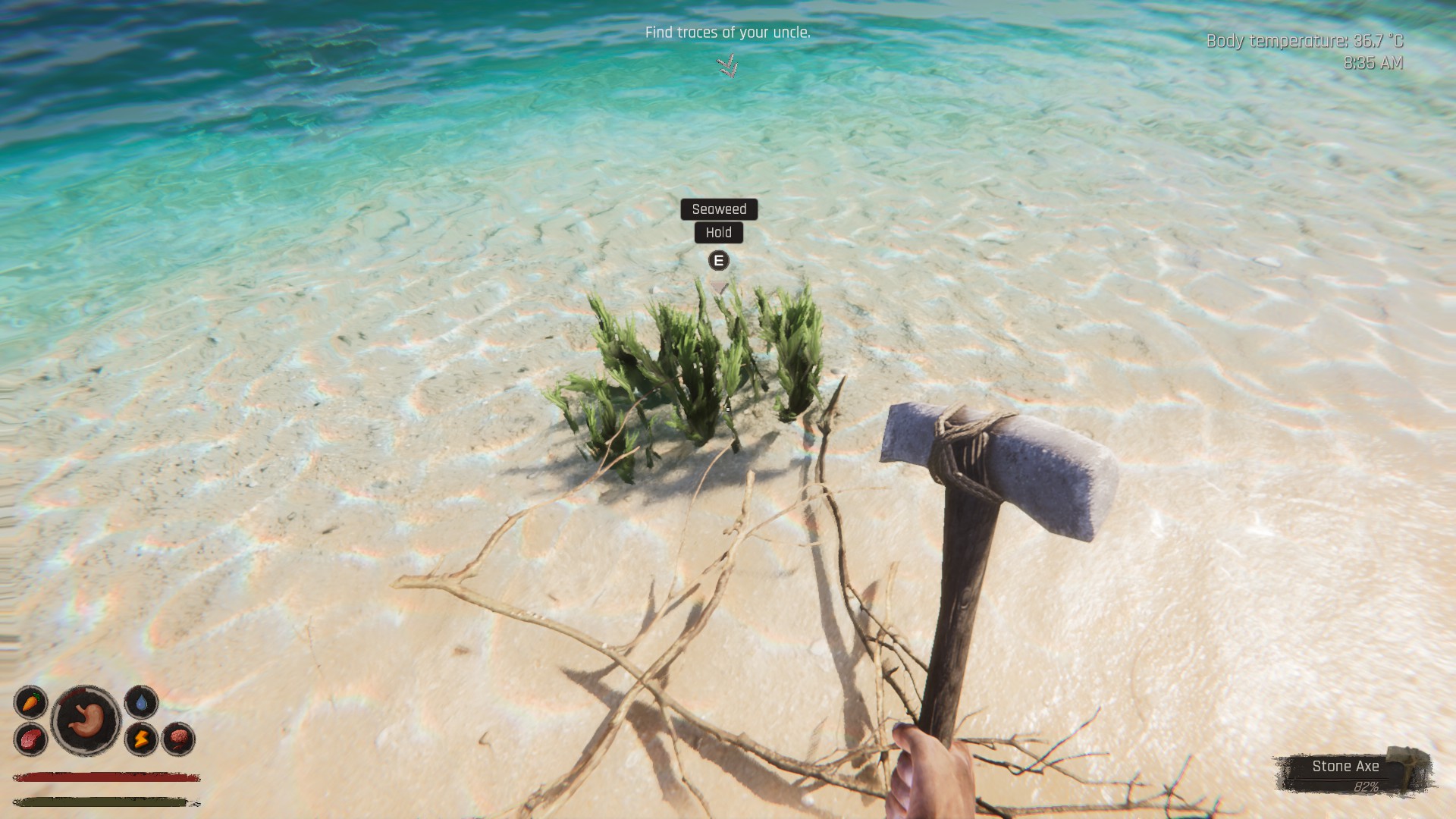The width and height of the screenshot is (1456, 819).
Task: Click the Hold action label
Action: [719, 233]
